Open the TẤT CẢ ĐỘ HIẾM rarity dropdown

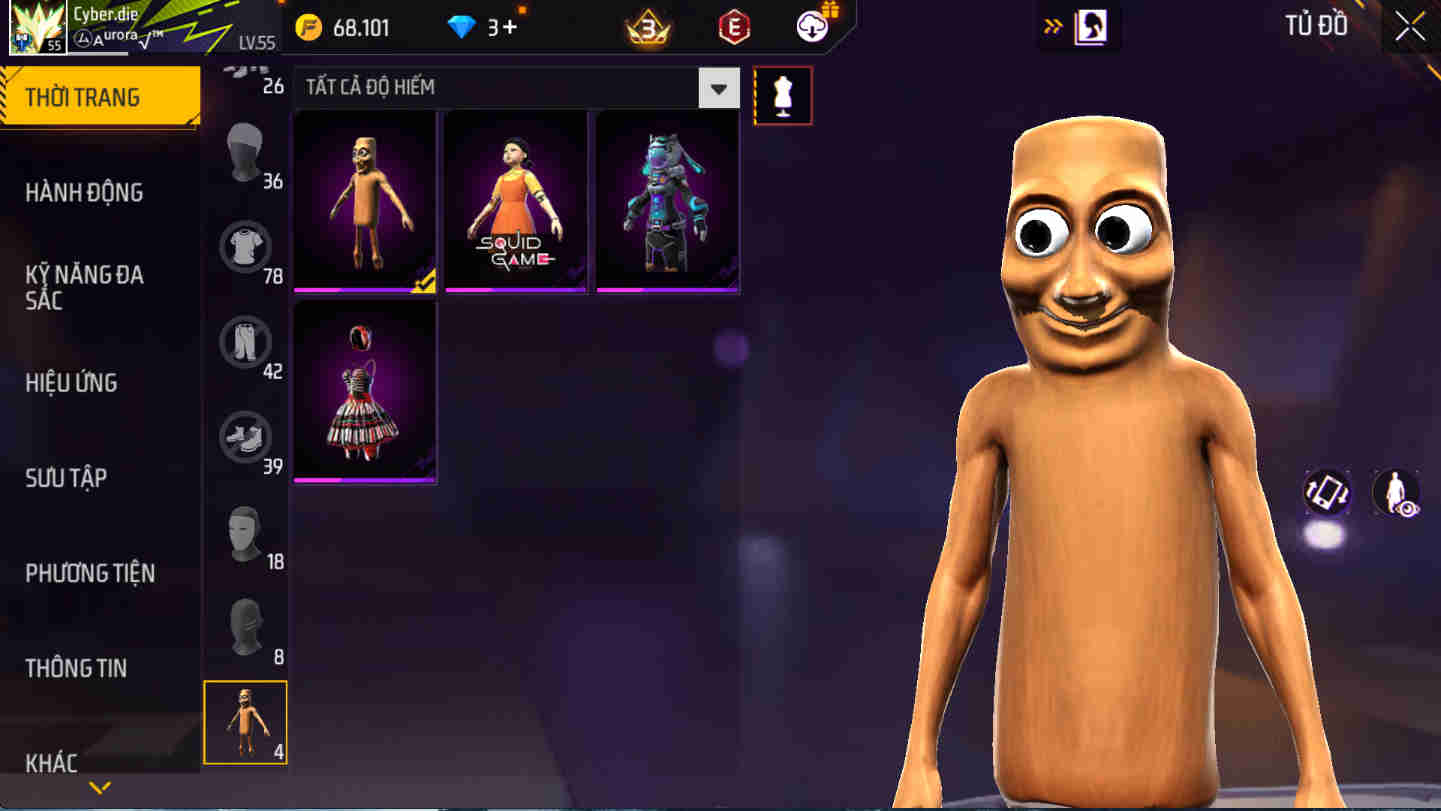point(500,87)
